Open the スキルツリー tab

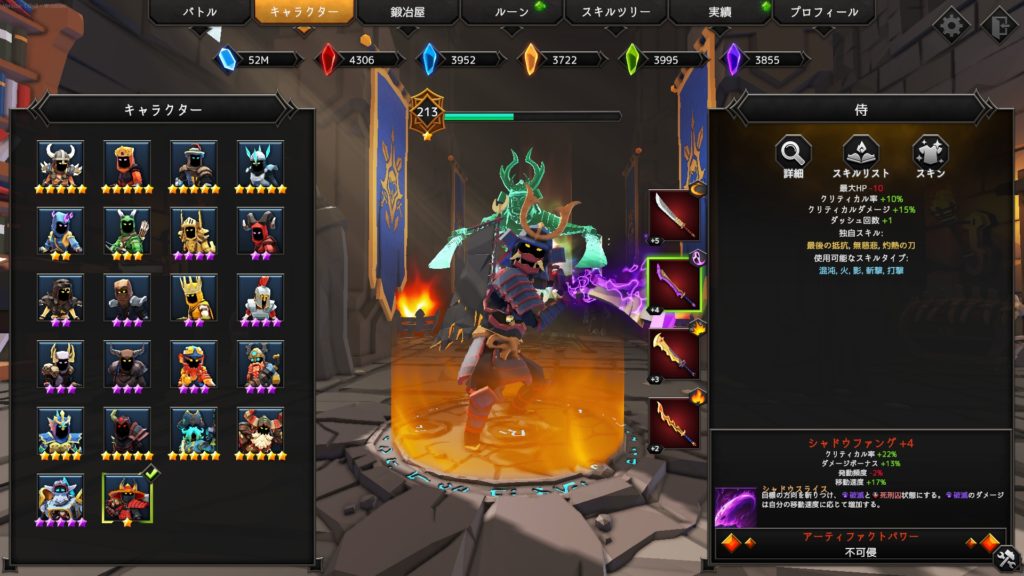pos(615,13)
